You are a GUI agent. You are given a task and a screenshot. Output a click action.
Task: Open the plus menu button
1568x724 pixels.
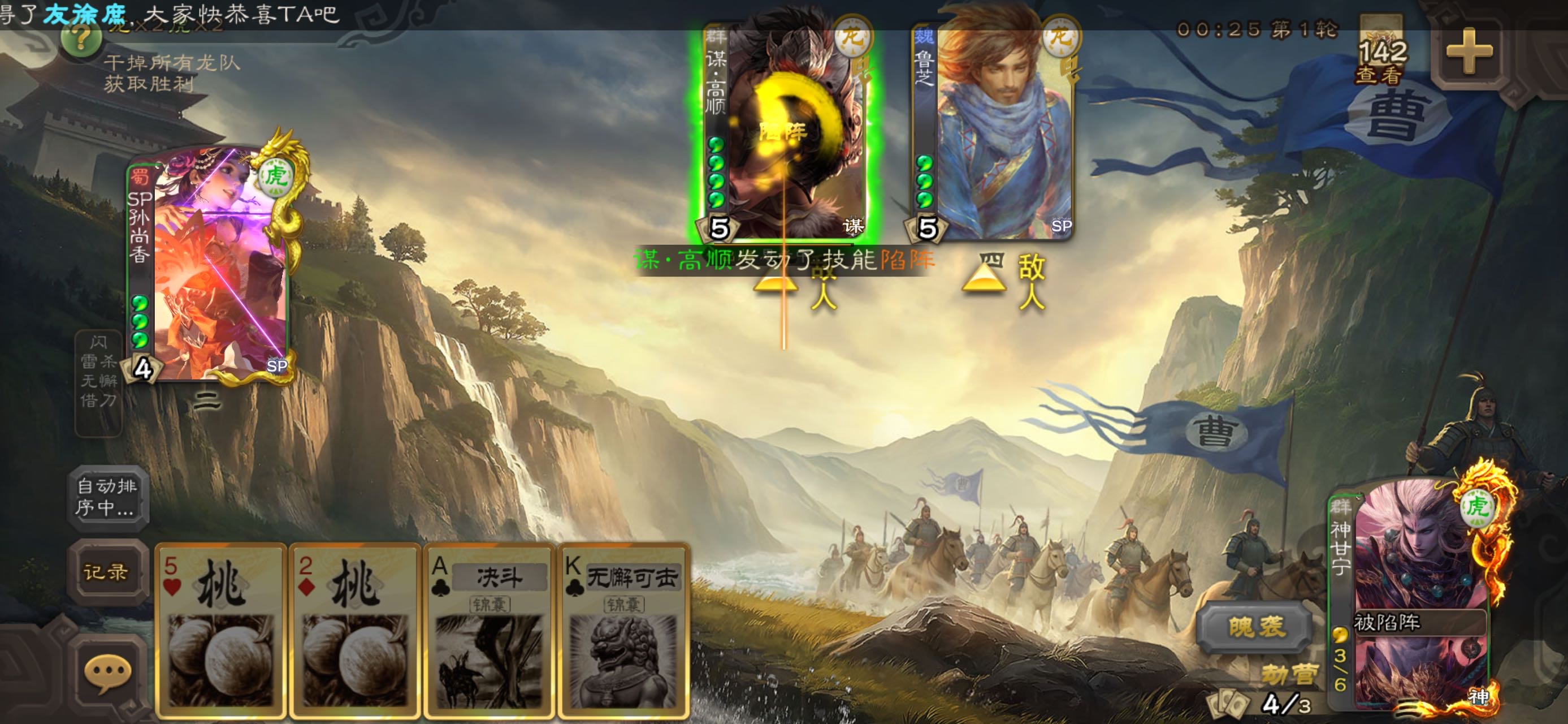pos(1468,51)
